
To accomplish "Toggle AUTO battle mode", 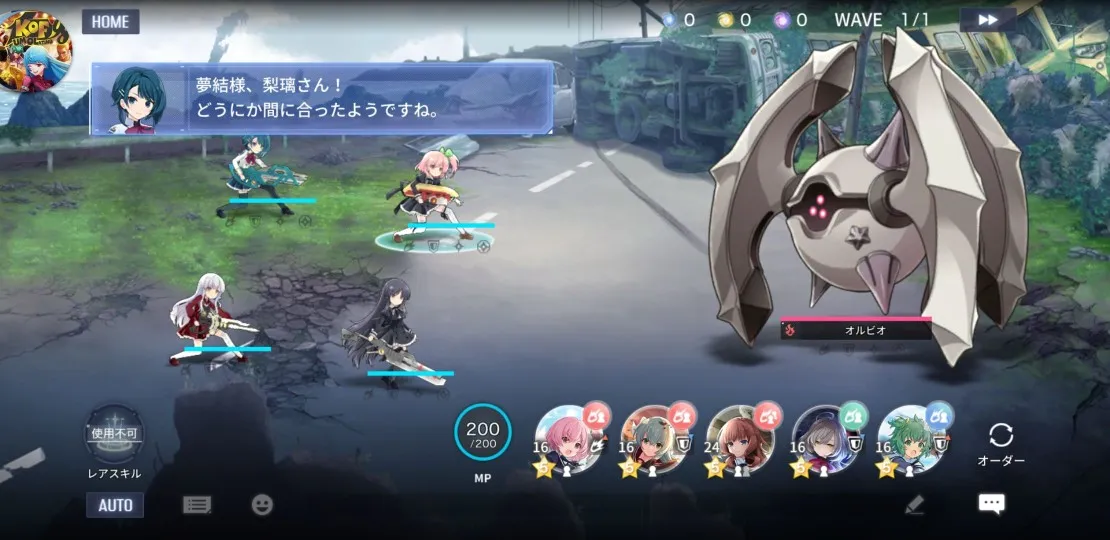I will [115, 505].
